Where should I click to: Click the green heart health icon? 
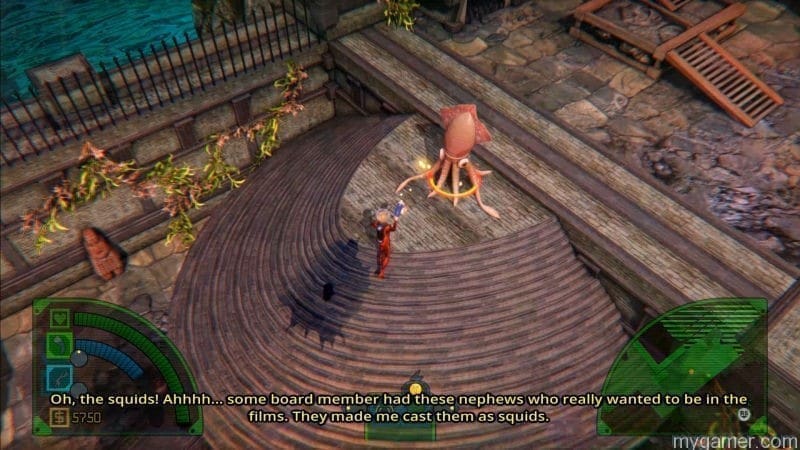pos(59,319)
